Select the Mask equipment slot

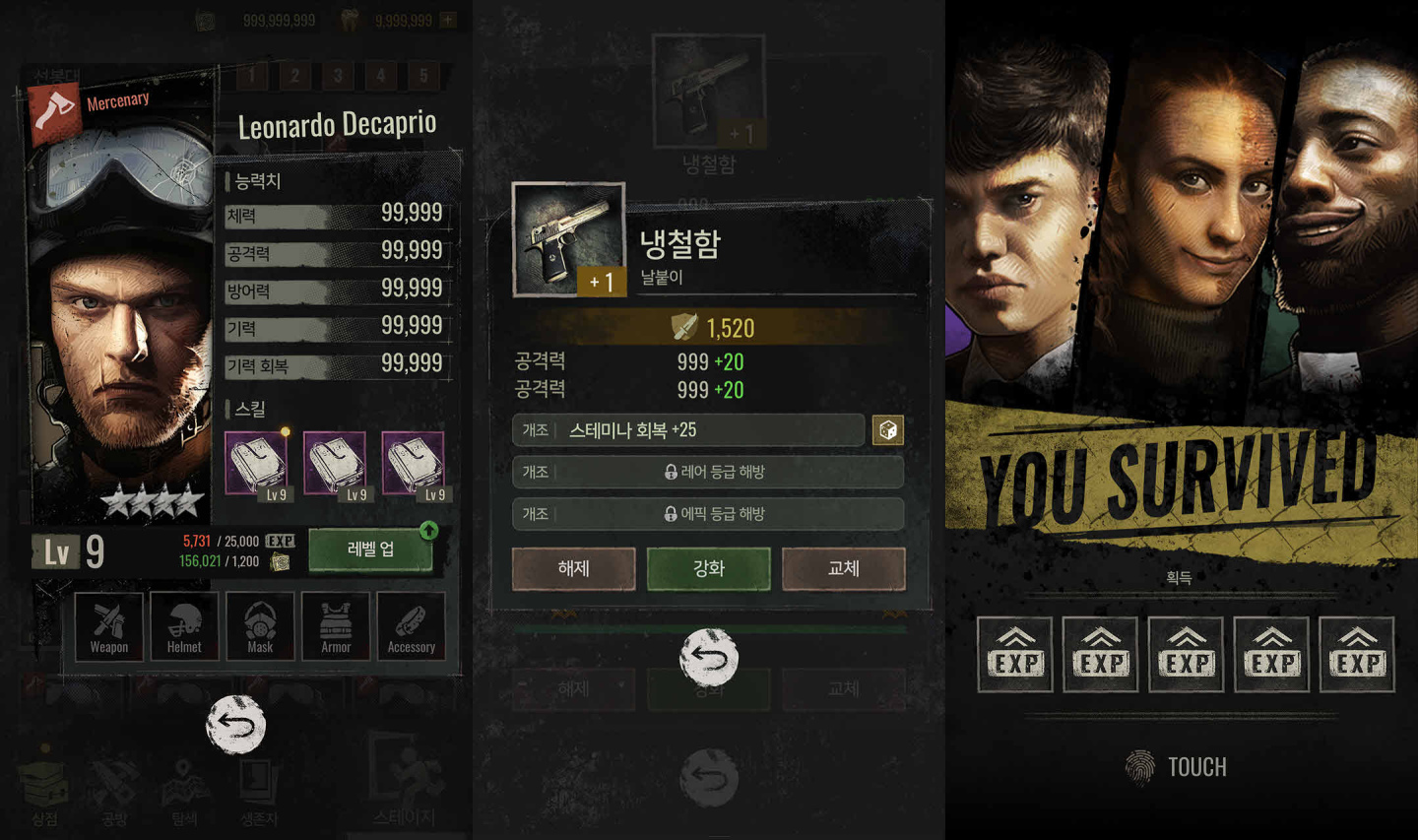tap(260, 626)
